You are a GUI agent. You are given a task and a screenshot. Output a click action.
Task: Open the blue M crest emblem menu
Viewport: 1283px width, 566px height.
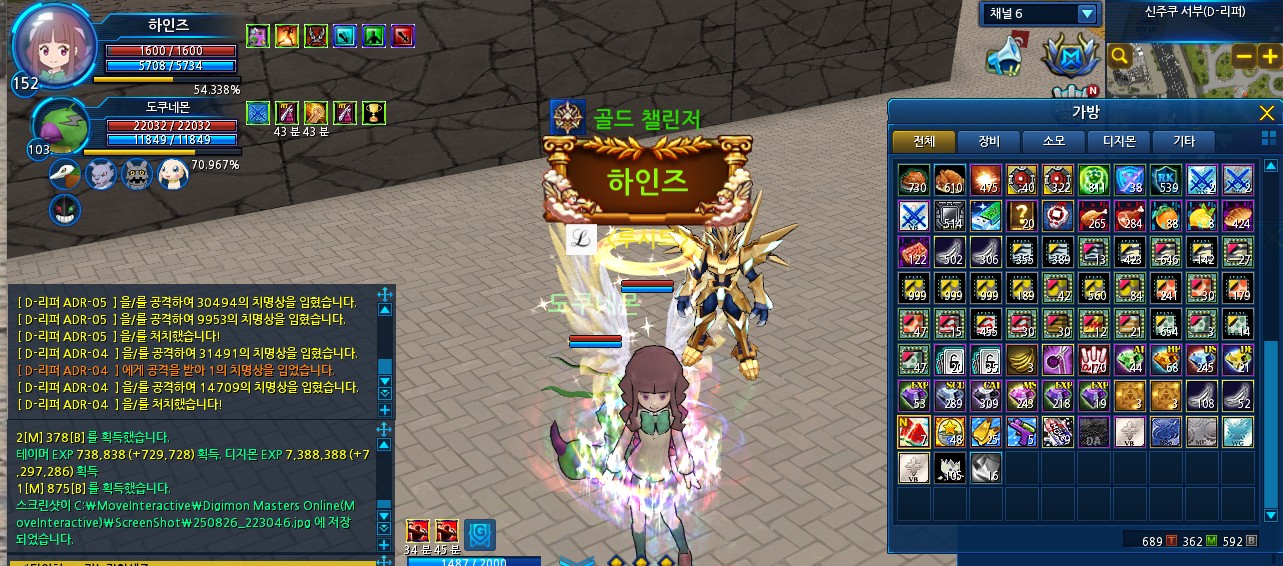pos(1070,56)
